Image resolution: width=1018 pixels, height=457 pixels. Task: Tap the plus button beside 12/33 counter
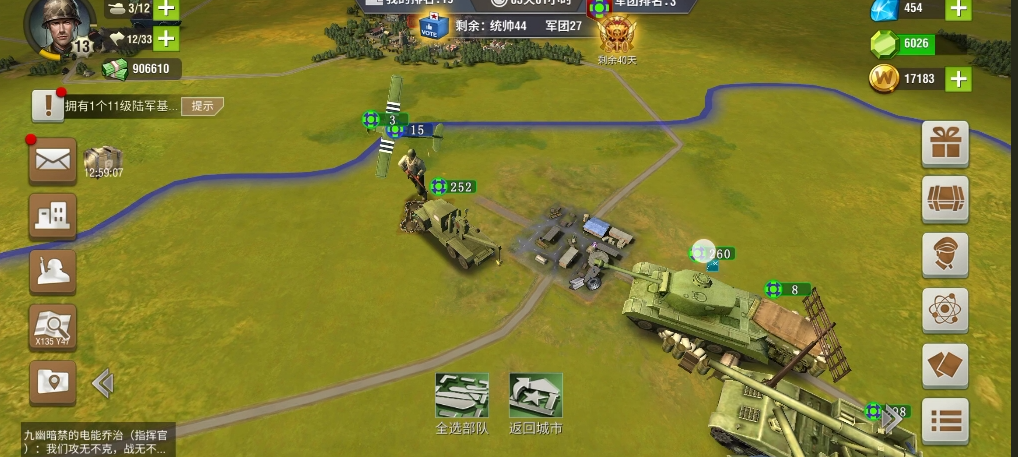[166, 39]
